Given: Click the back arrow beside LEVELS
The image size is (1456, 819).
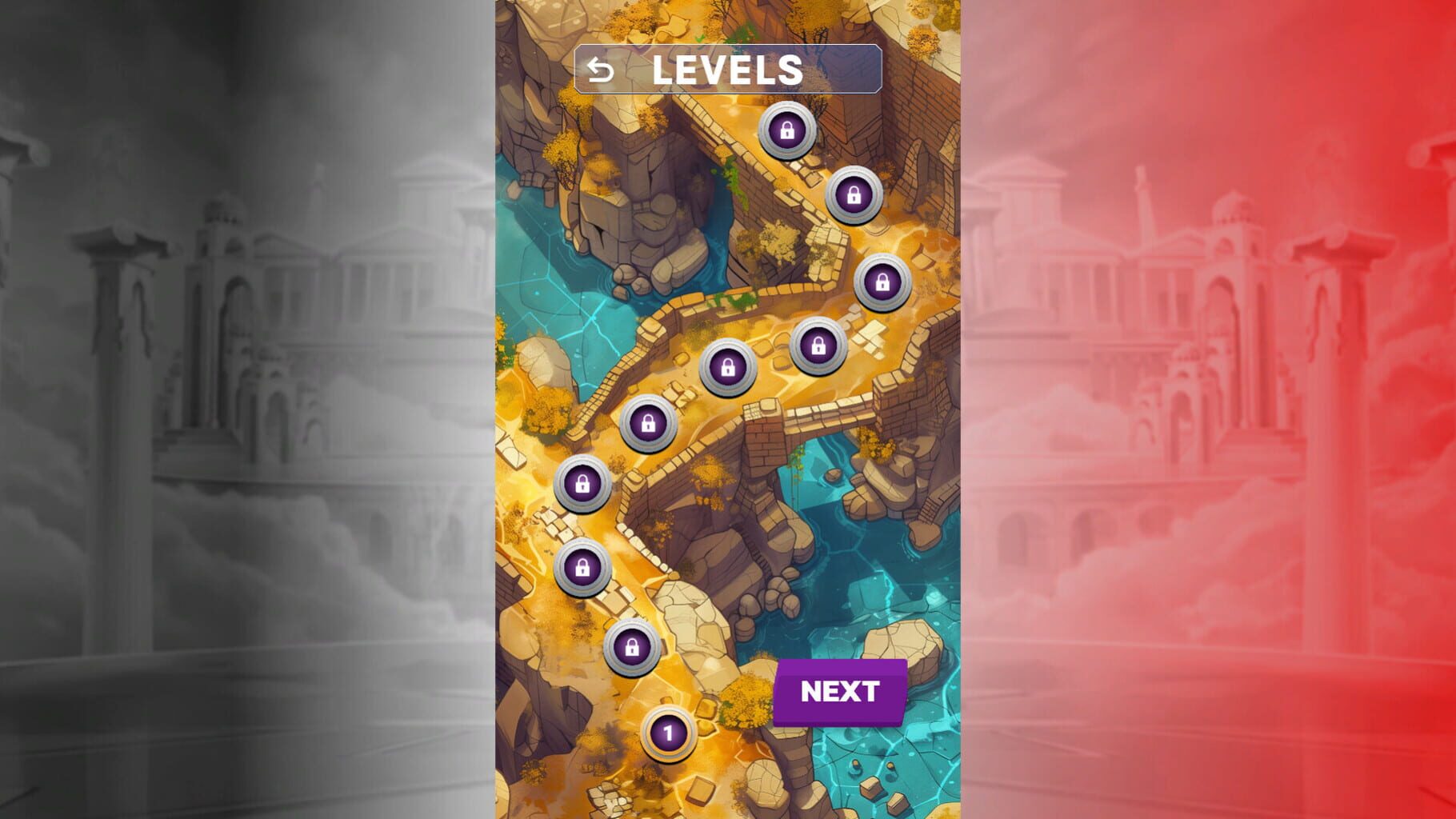Looking at the screenshot, I should (601, 70).
